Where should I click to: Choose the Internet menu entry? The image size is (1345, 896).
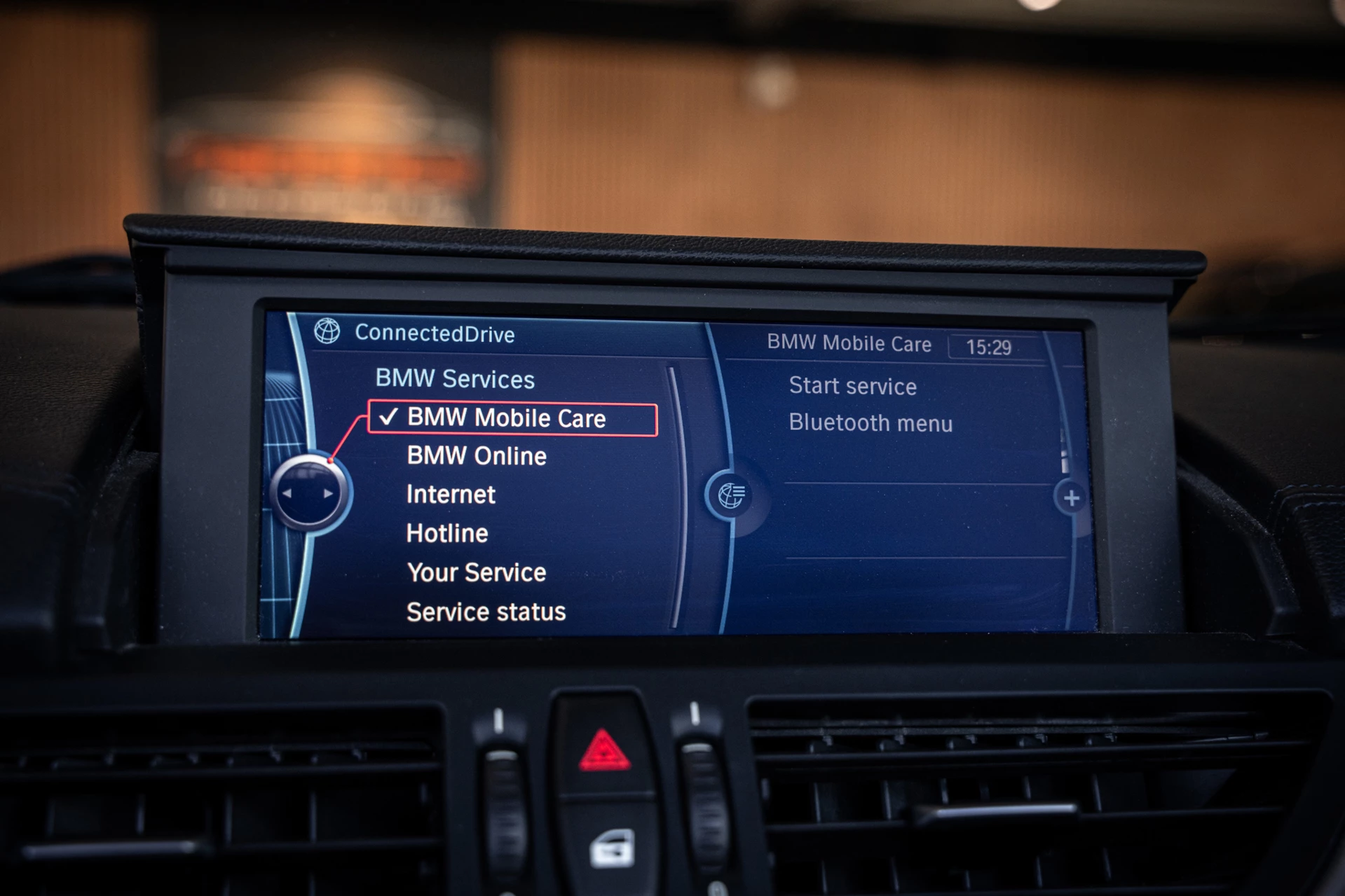coord(451,495)
